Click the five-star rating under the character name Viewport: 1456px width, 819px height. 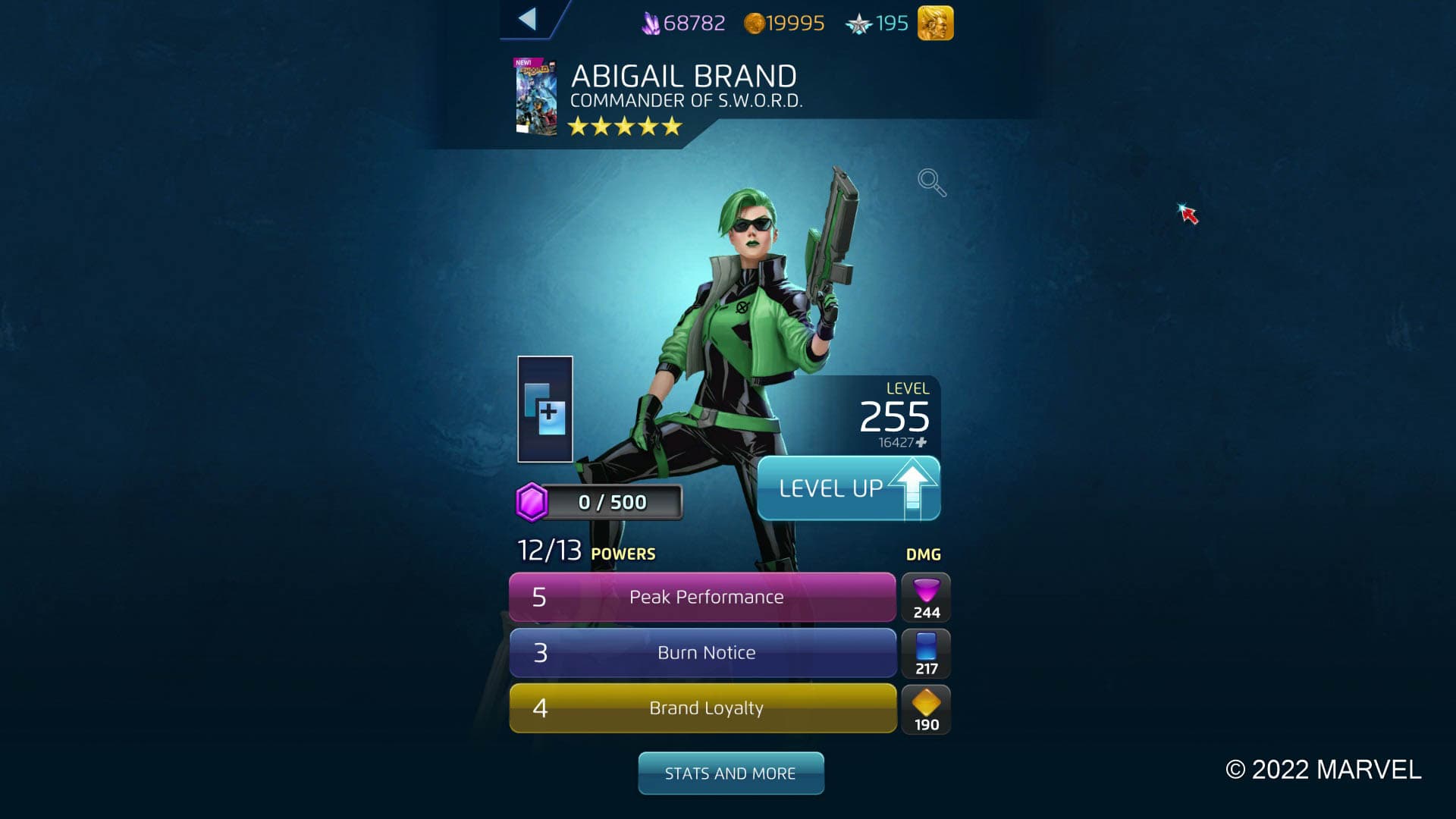click(623, 127)
